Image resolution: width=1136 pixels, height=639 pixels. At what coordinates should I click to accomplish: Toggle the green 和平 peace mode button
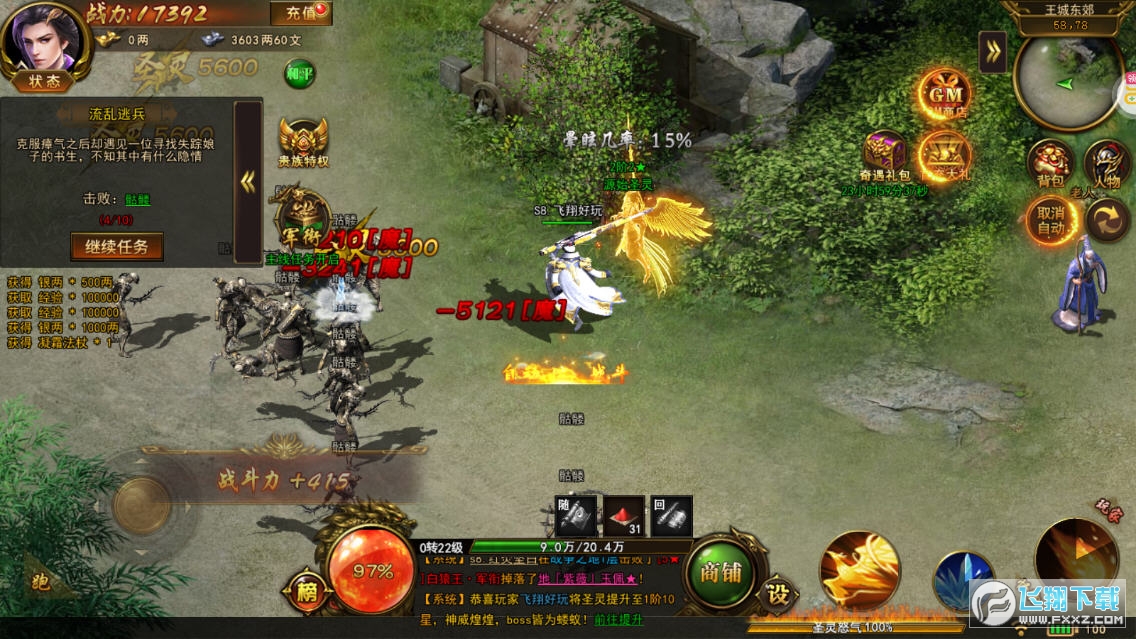tap(299, 74)
